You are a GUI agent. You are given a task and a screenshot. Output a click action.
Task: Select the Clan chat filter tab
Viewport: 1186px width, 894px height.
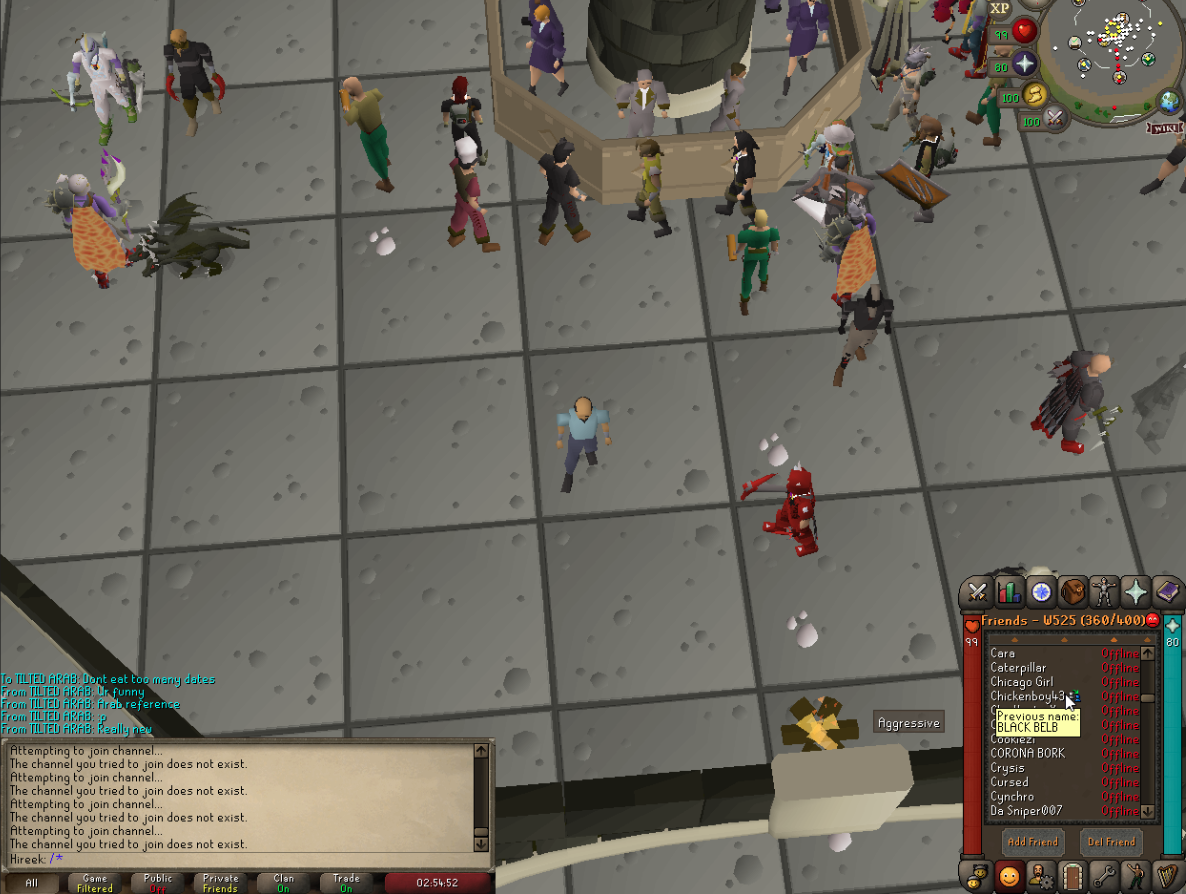[283, 883]
